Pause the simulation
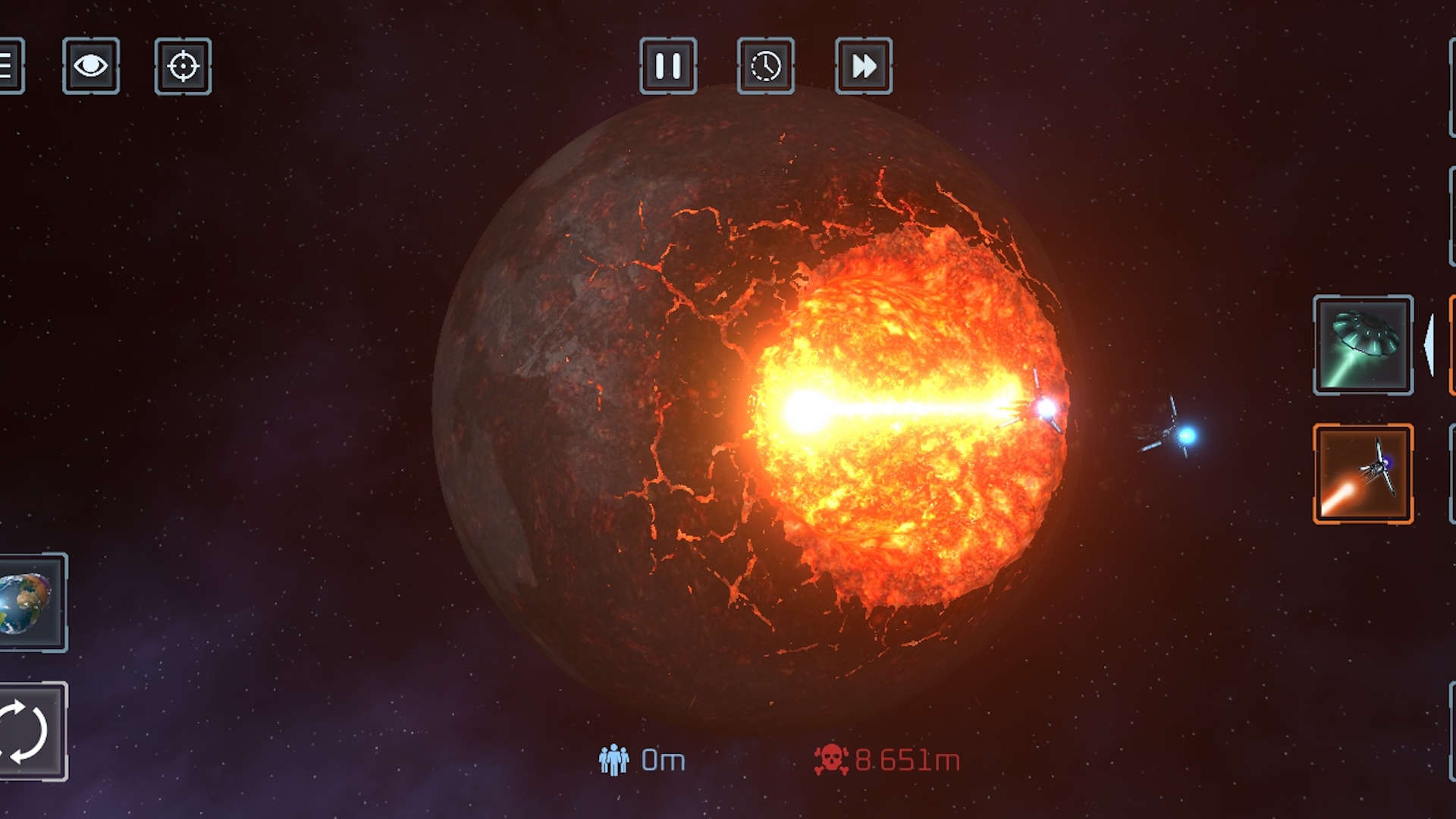The width and height of the screenshot is (1456, 819). point(668,66)
